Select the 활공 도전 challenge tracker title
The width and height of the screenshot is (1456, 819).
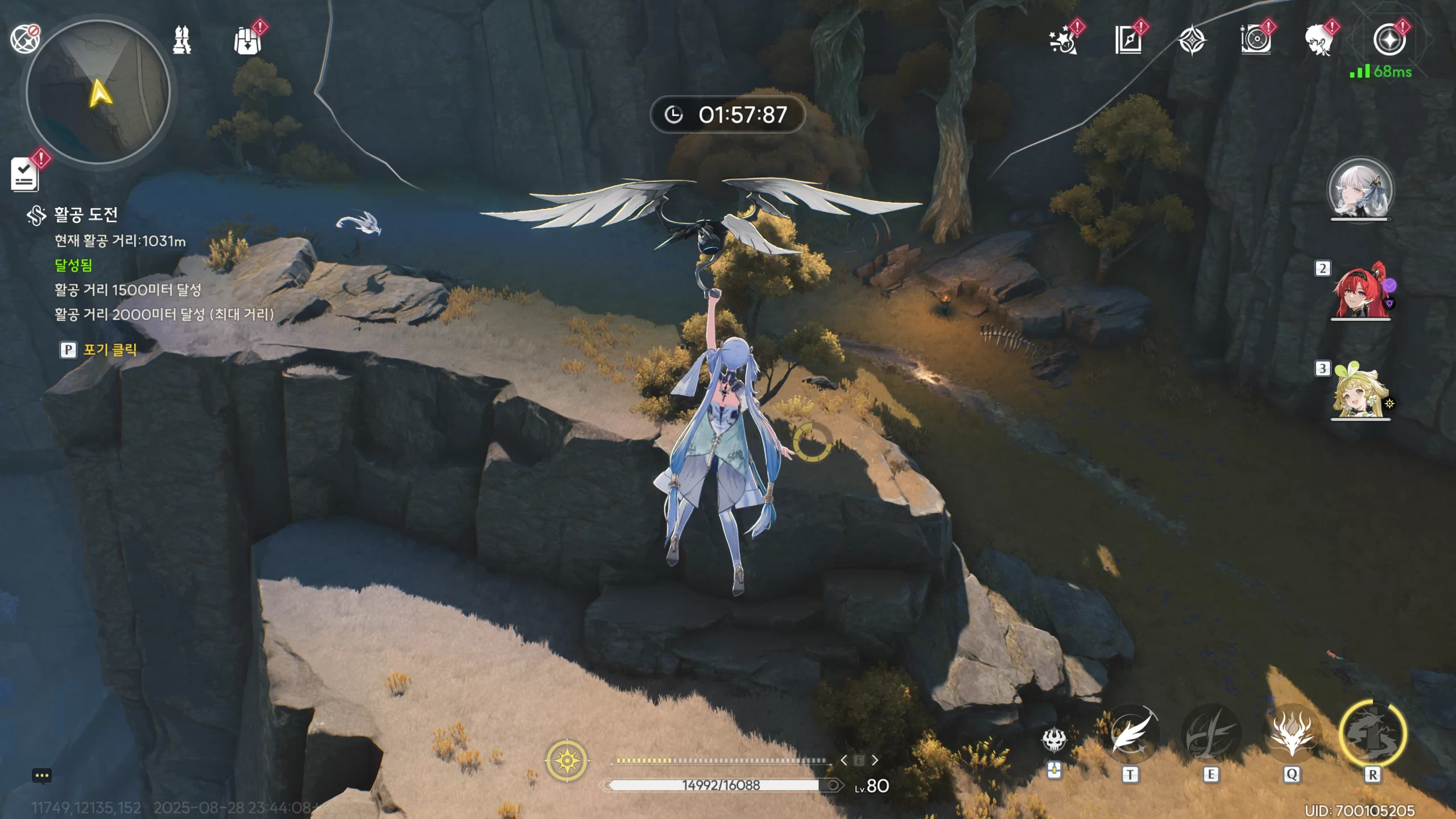85,214
